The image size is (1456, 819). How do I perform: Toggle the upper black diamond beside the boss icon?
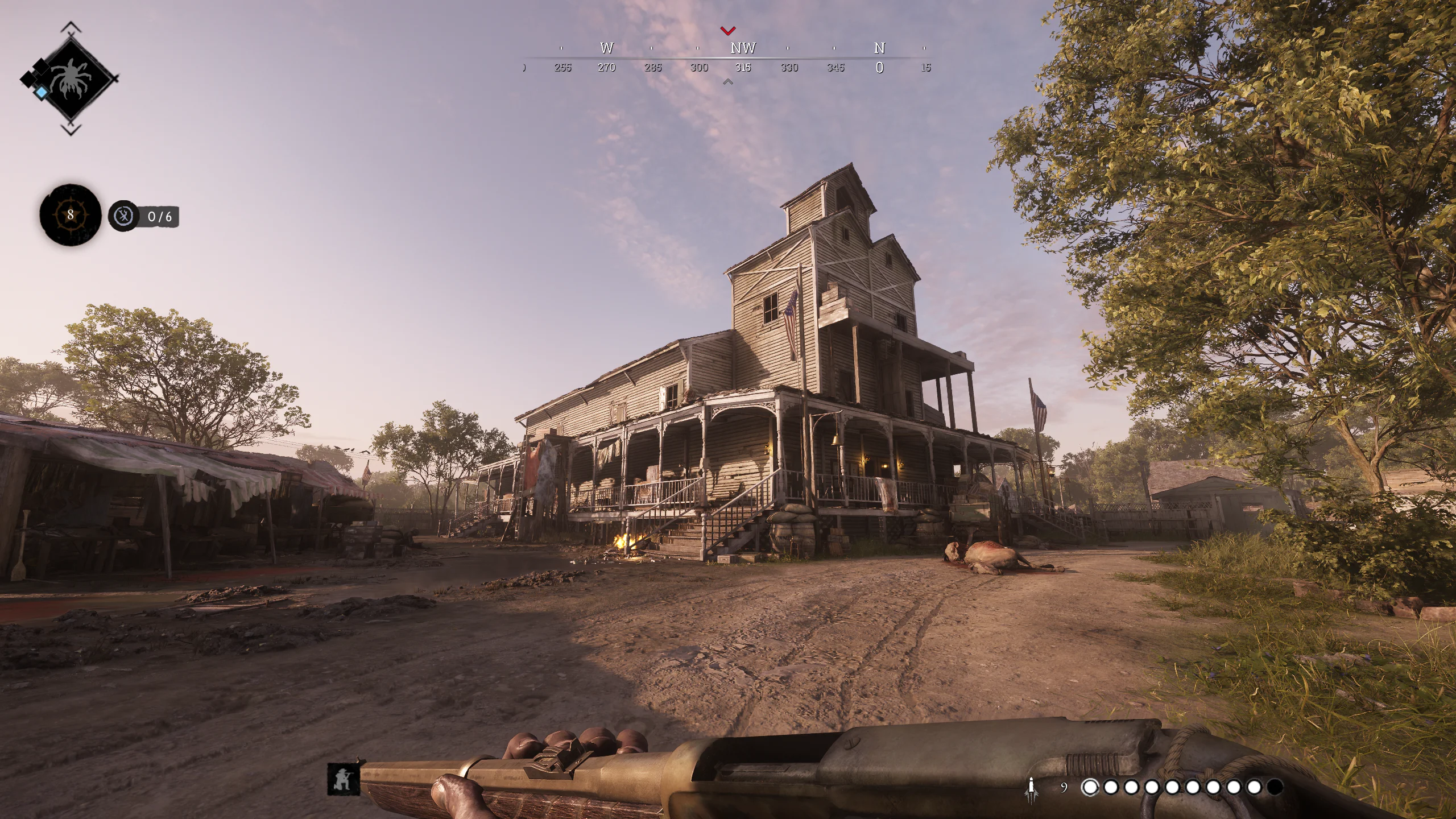40,67
